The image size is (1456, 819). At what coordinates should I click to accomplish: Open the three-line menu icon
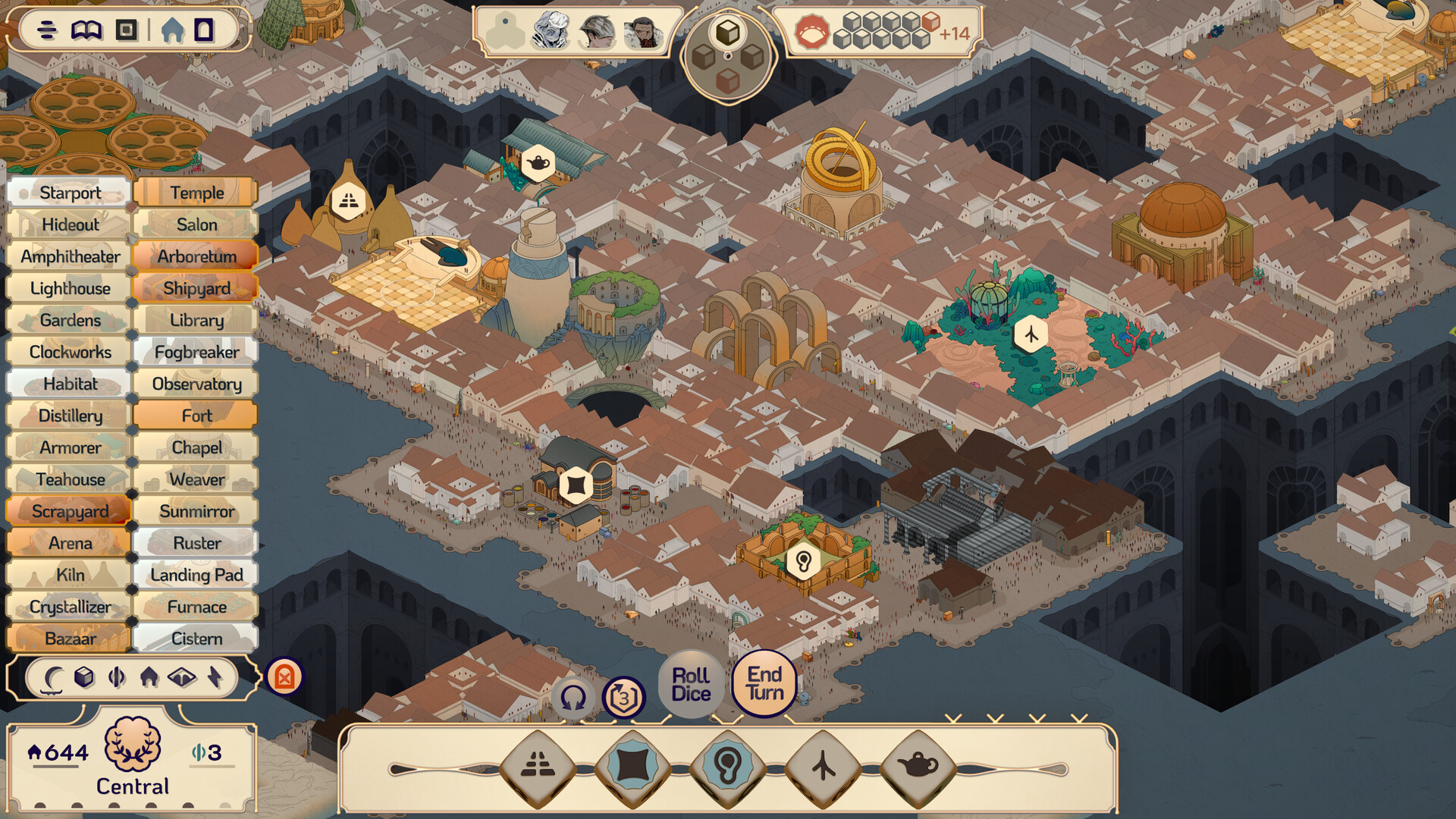[47, 30]
